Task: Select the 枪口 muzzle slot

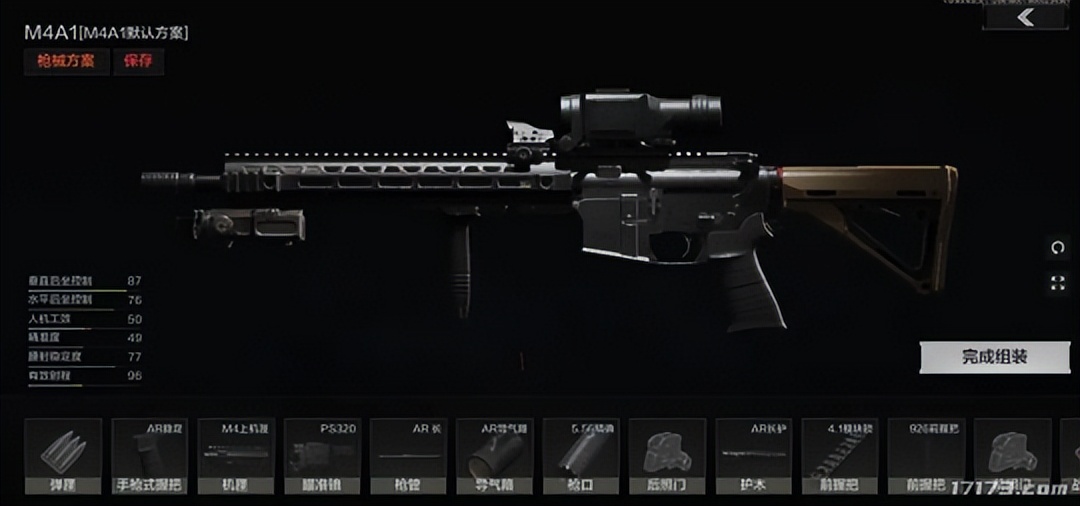Action: pos(580,457)
